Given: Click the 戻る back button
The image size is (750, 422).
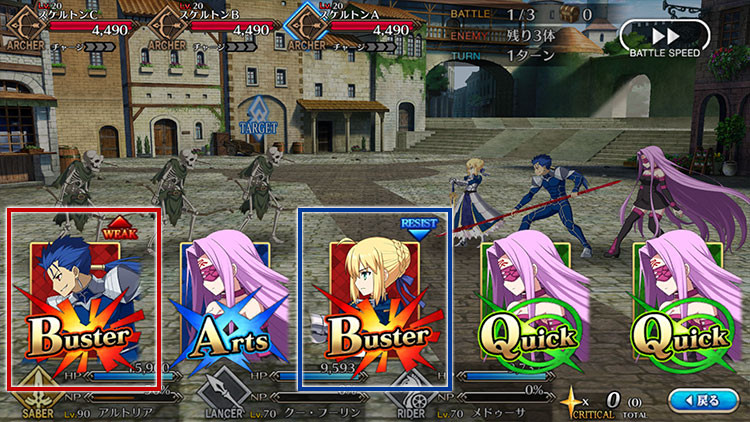Looking at the screenshot, I should (x=699, y=400).
